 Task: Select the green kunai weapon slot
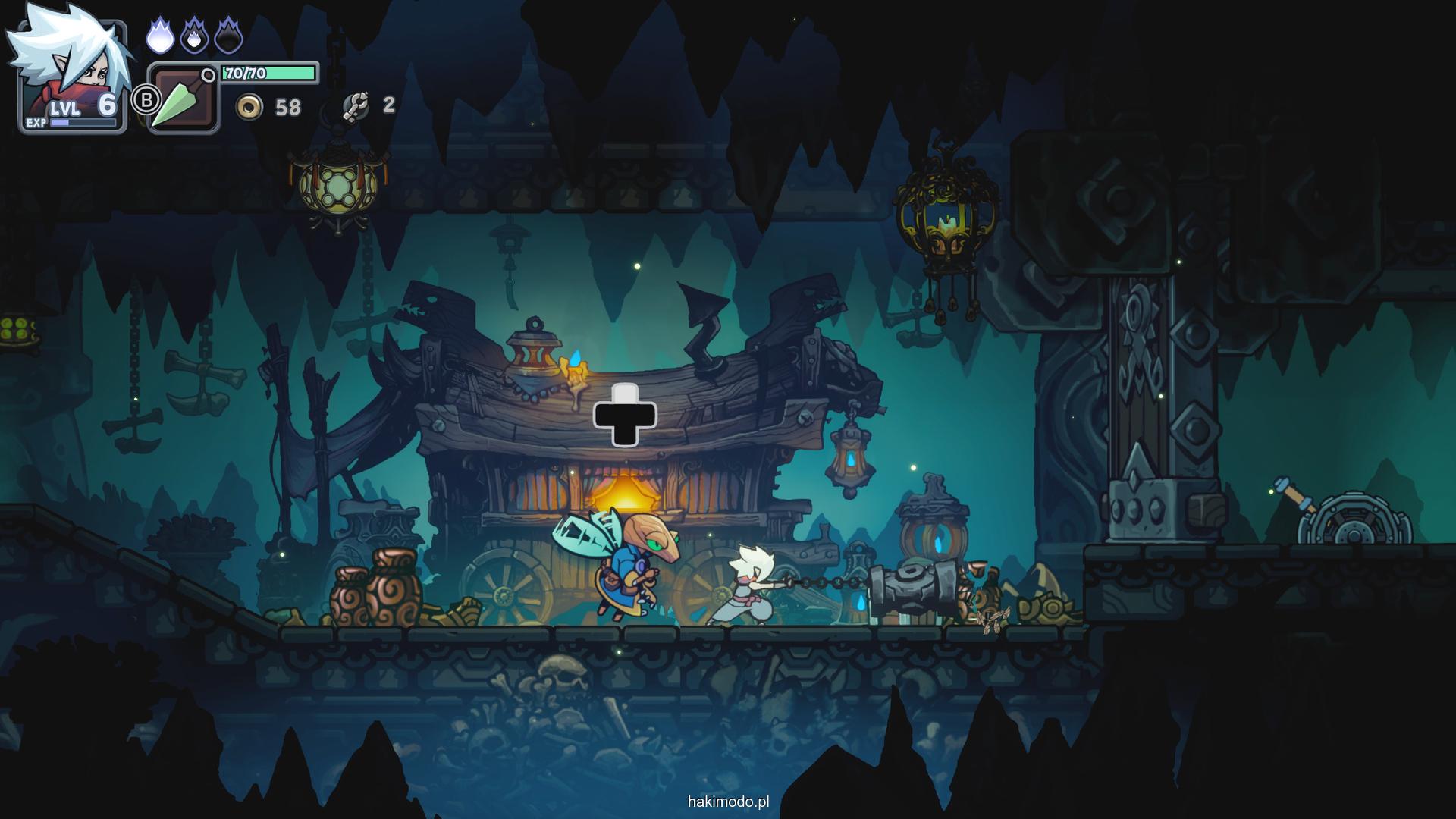click(182, 100)
